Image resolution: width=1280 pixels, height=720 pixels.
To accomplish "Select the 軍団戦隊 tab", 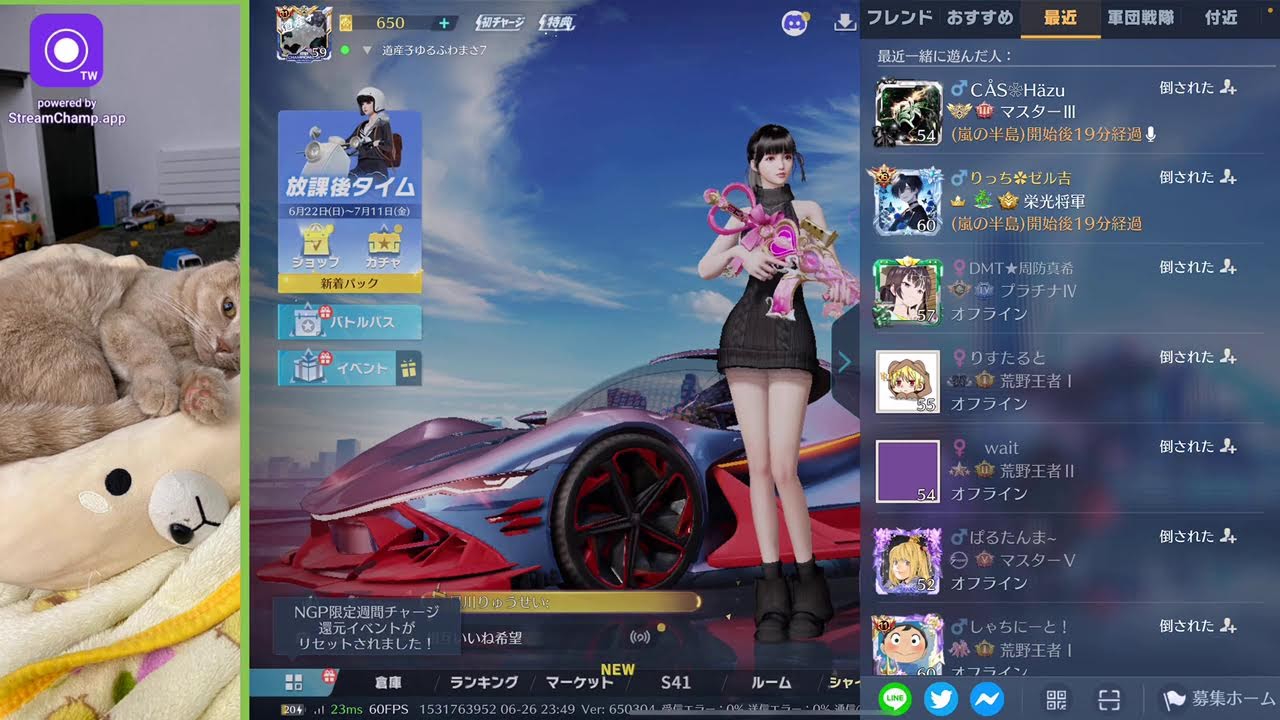I will 1141,17.
